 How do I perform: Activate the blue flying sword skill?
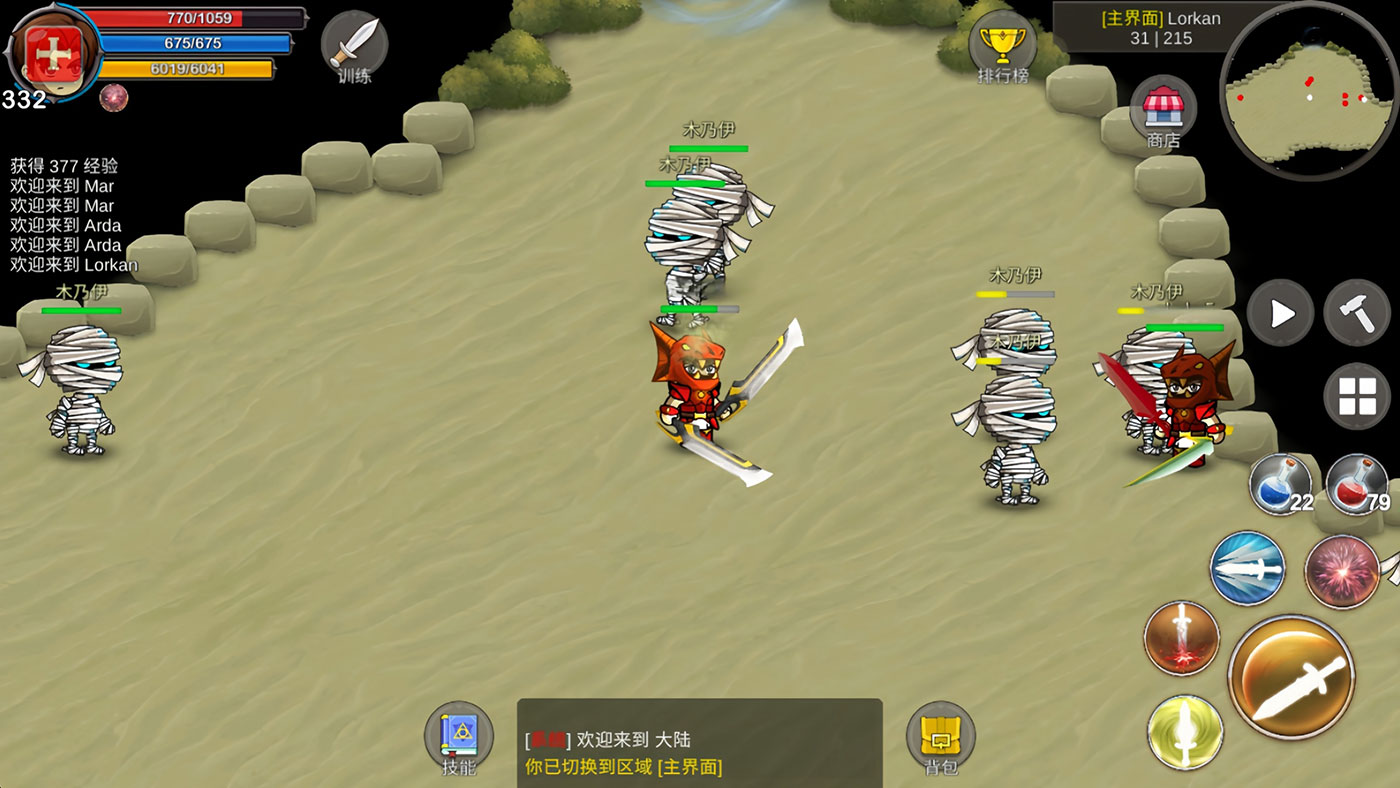1247,569
